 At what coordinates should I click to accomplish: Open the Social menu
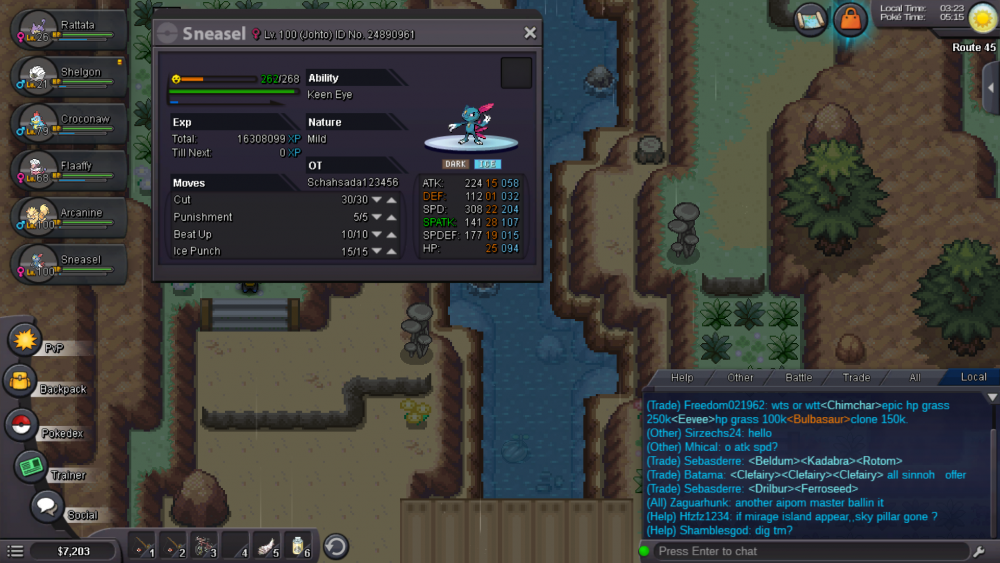point(46,508)
